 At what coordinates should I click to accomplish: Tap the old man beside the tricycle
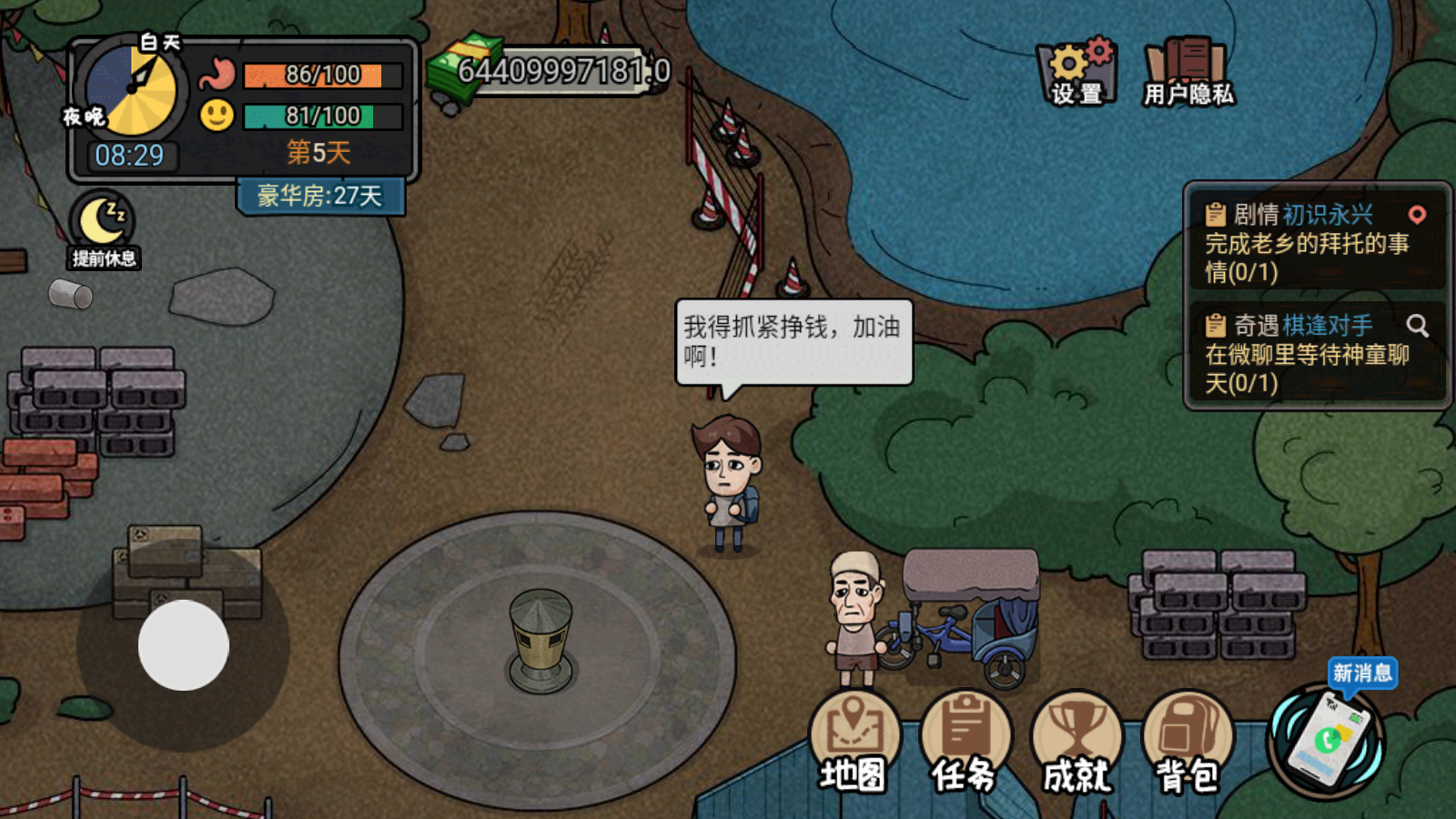854,619
